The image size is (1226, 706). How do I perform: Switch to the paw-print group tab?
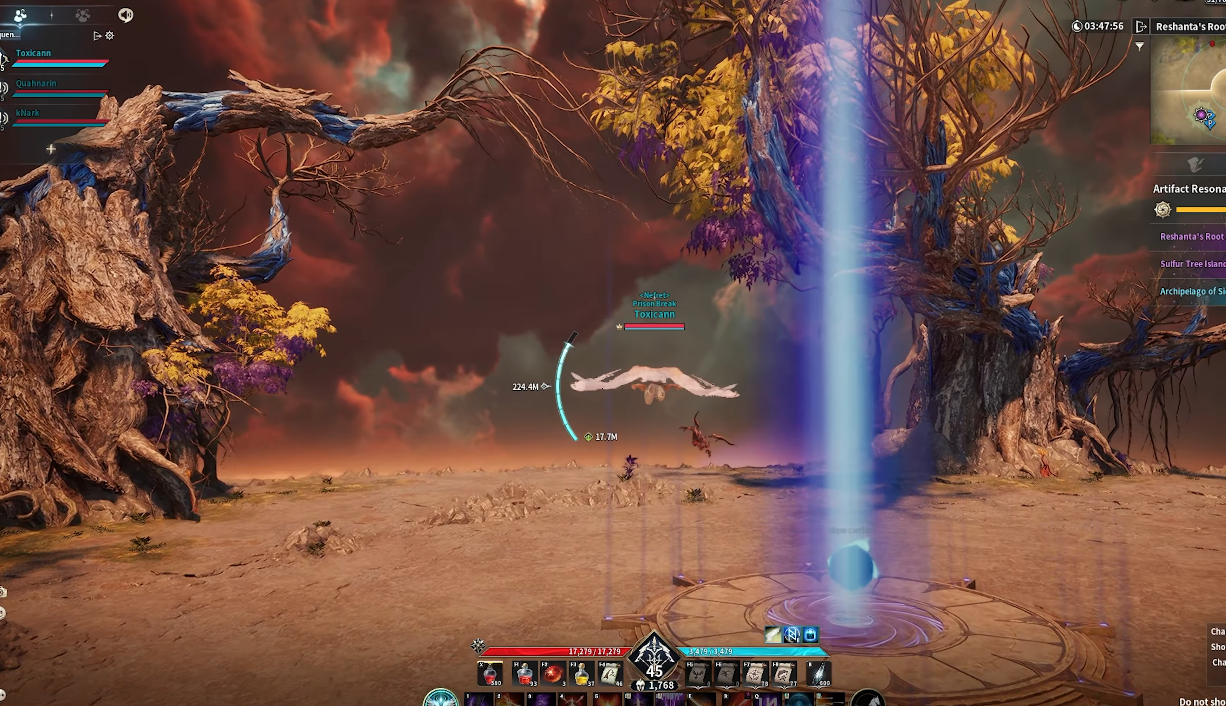83,15
